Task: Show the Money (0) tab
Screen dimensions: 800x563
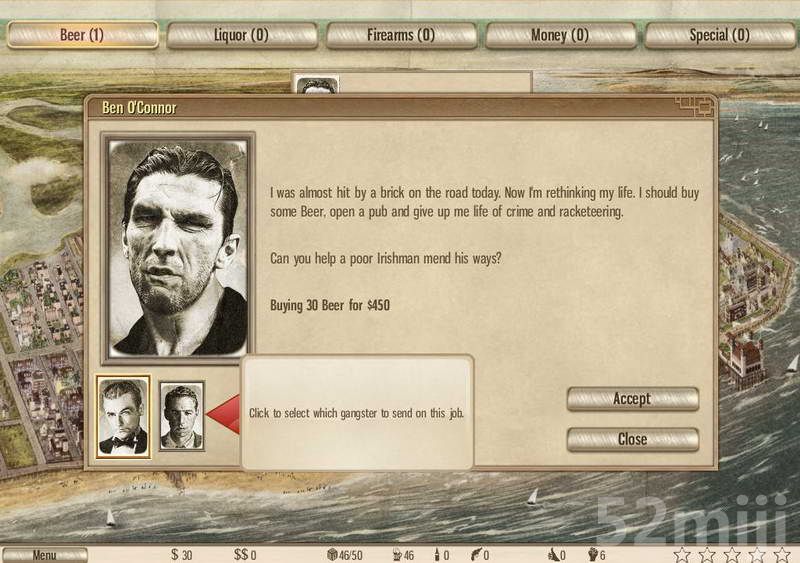Action: tap(560, 35)
